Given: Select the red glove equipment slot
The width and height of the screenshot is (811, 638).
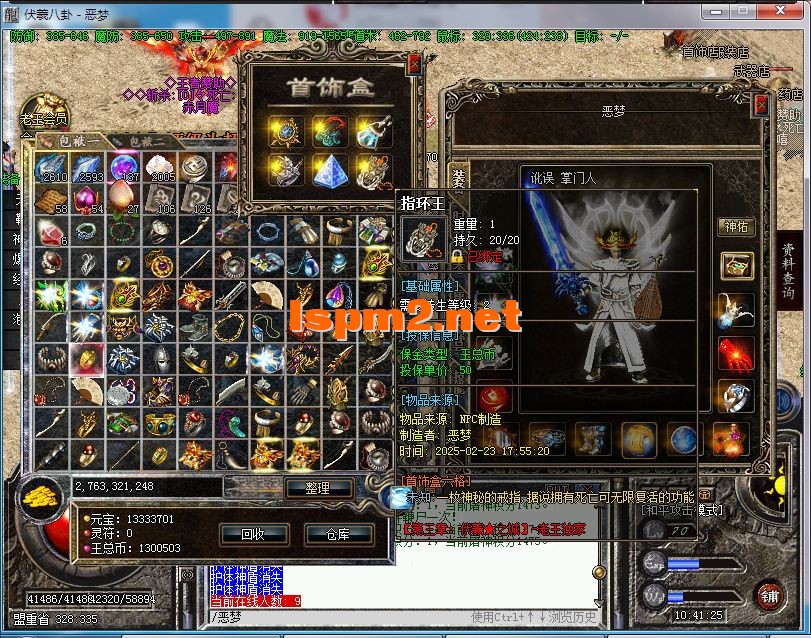Looking at the screenshot, I should 737,353.
